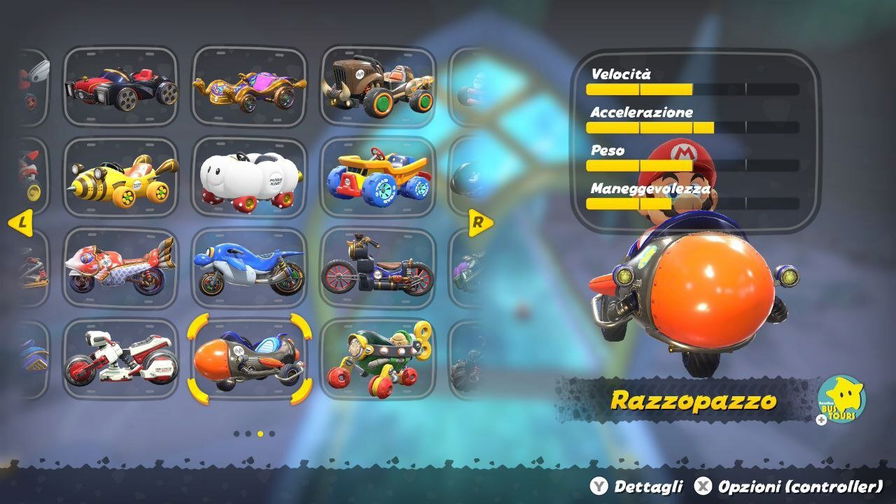Select the white and red sport bike

coord(121,358)
